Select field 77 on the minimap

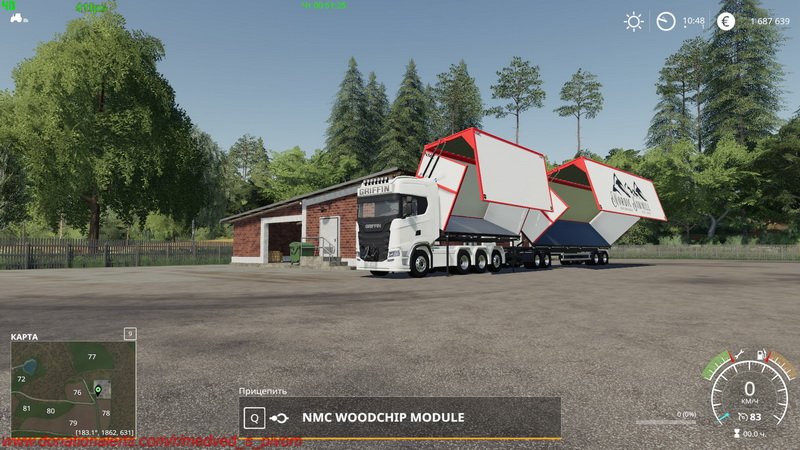[91, 357]
